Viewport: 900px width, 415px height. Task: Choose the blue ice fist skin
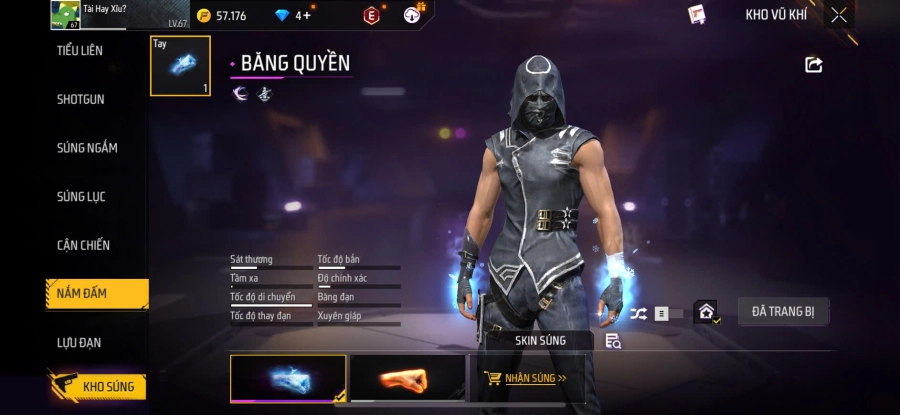tap(288, 378)
